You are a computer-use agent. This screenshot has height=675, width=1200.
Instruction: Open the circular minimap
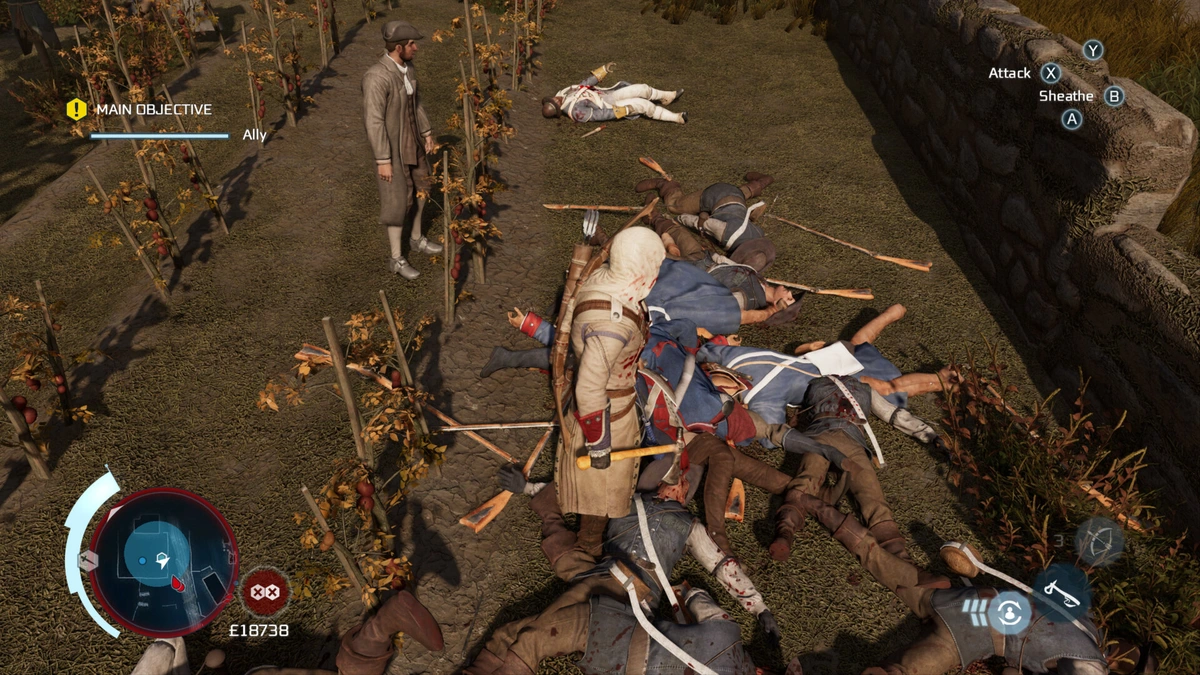point(162,563)
